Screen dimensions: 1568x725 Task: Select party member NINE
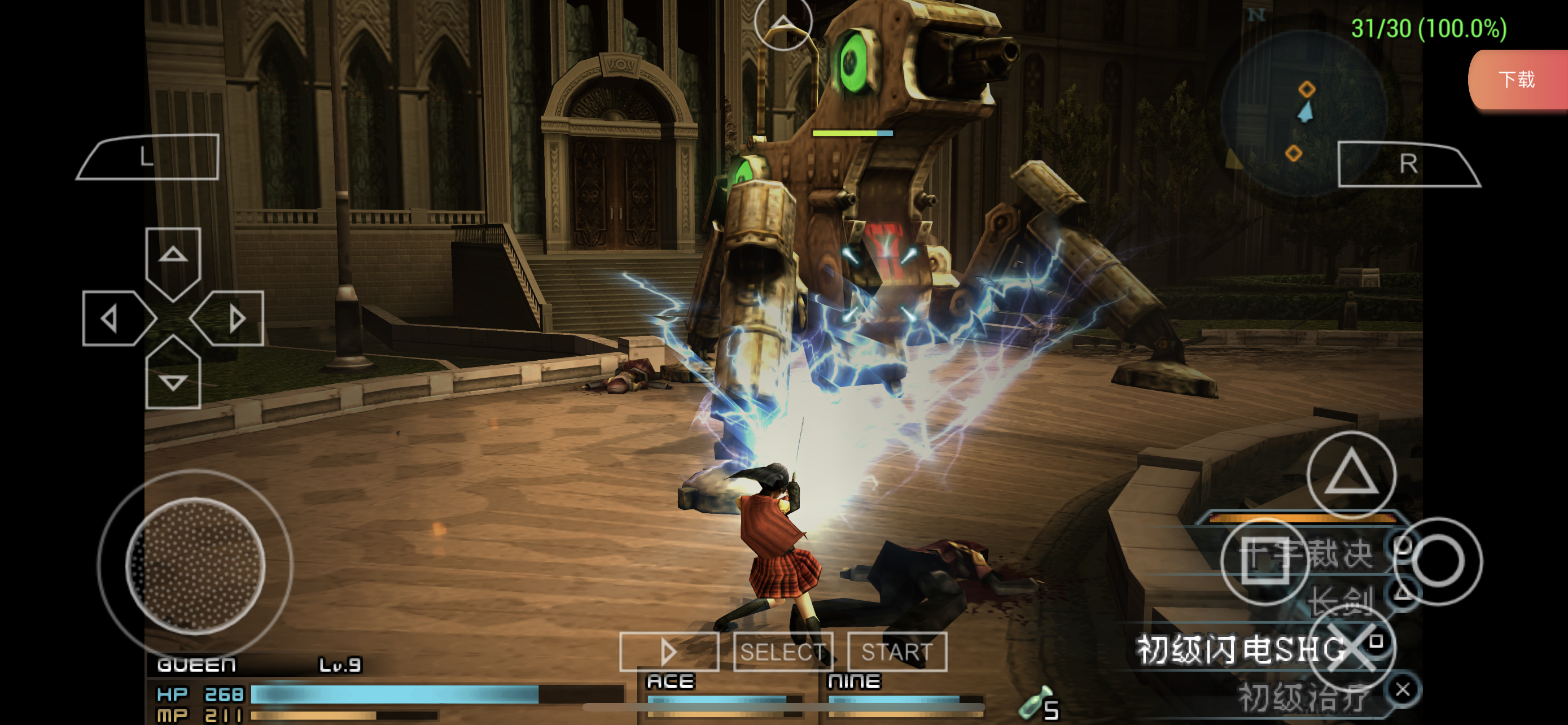click(853, 682)
